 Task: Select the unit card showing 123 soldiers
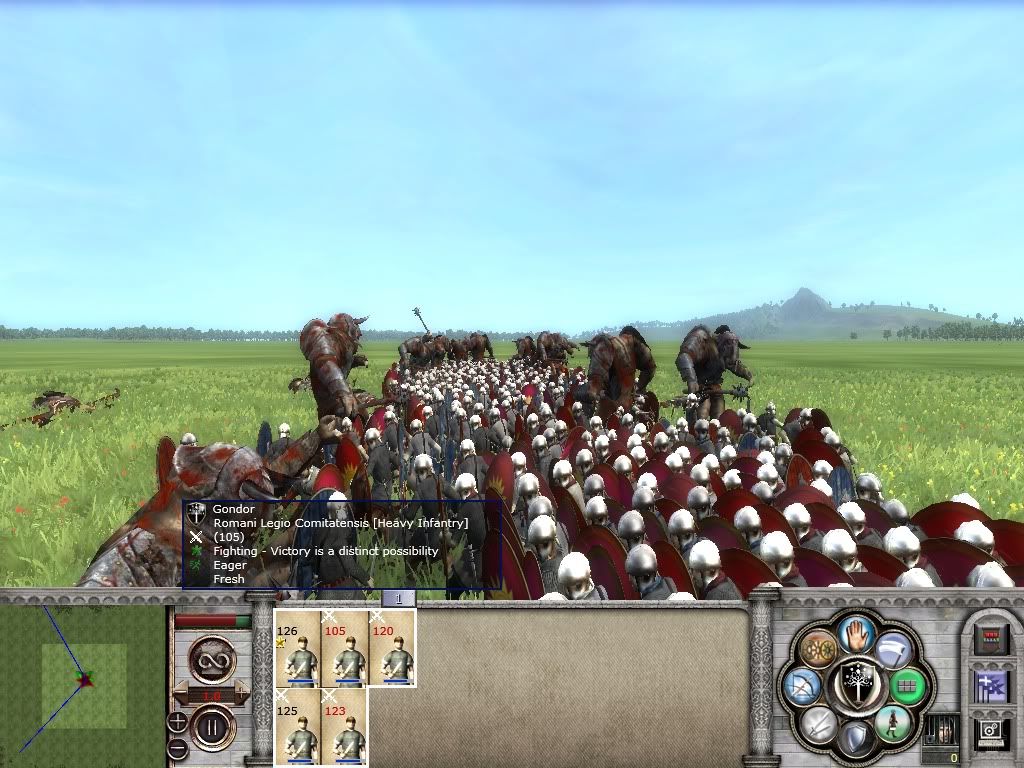(345, 726)
